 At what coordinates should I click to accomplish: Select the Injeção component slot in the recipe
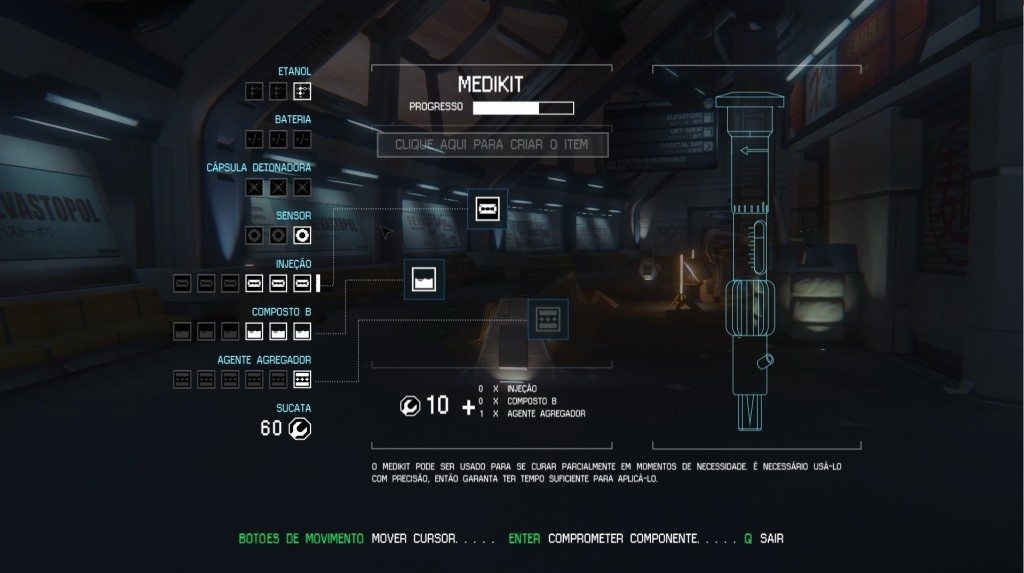point(488,208)
